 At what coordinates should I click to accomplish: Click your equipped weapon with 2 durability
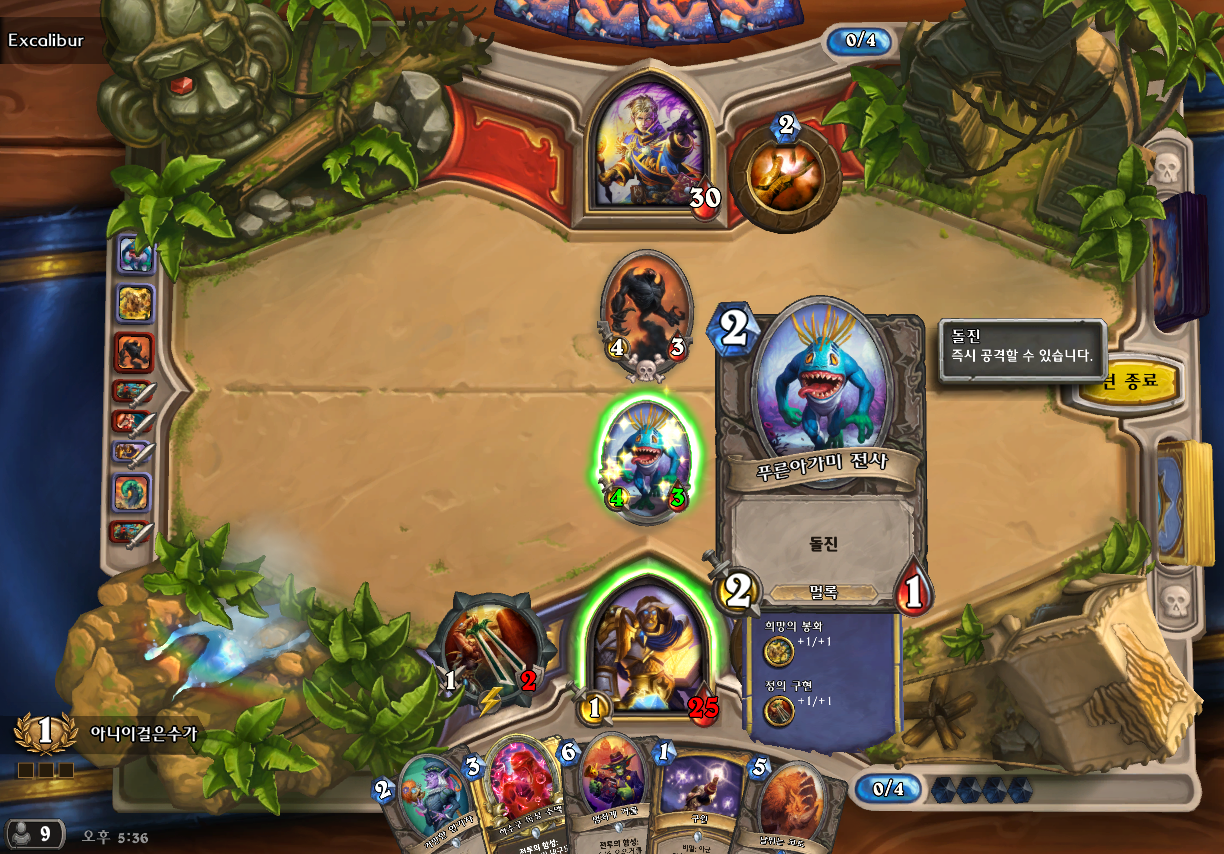pos(493,651)
